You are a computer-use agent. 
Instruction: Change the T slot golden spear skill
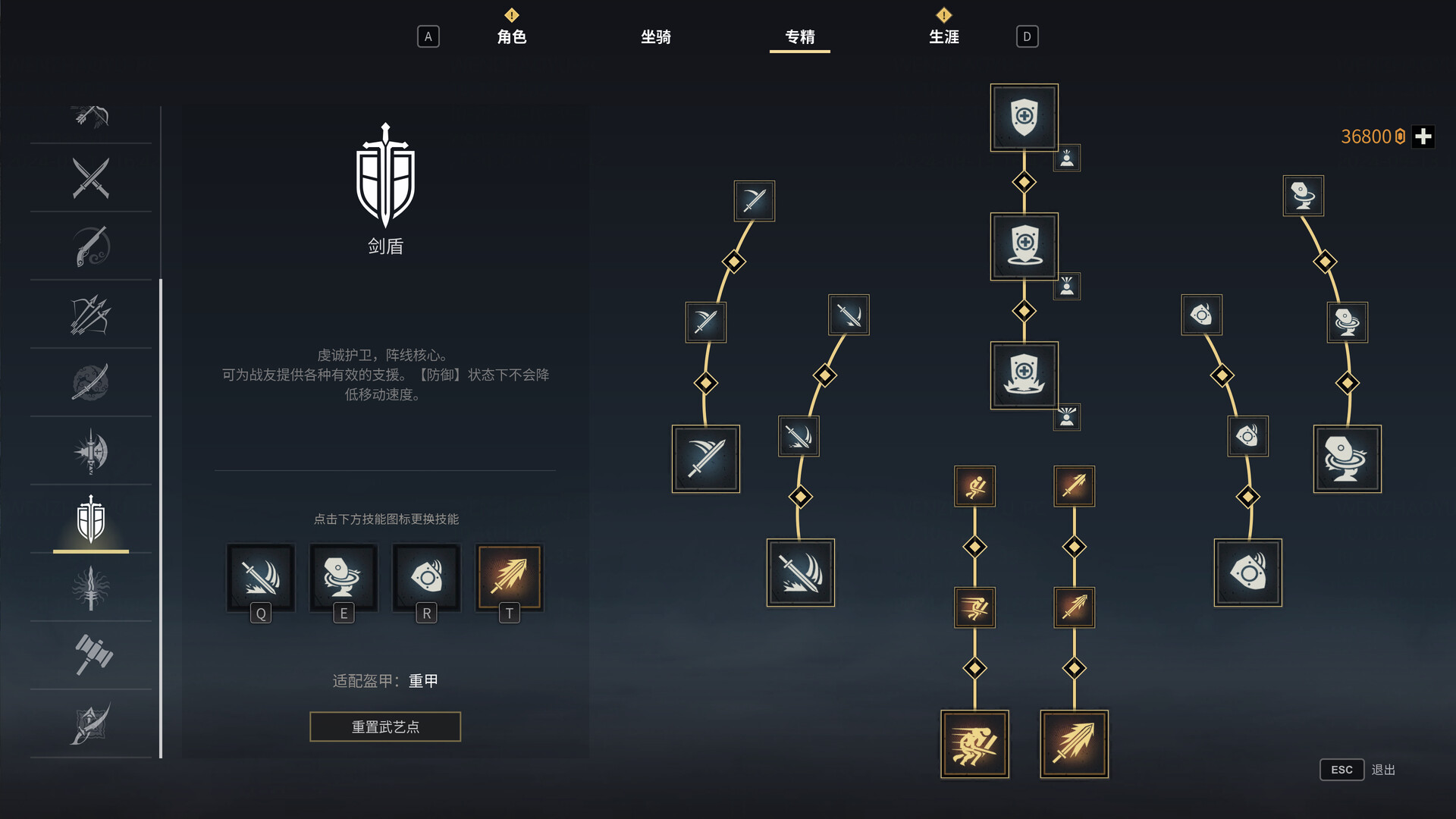coord(509,577)
